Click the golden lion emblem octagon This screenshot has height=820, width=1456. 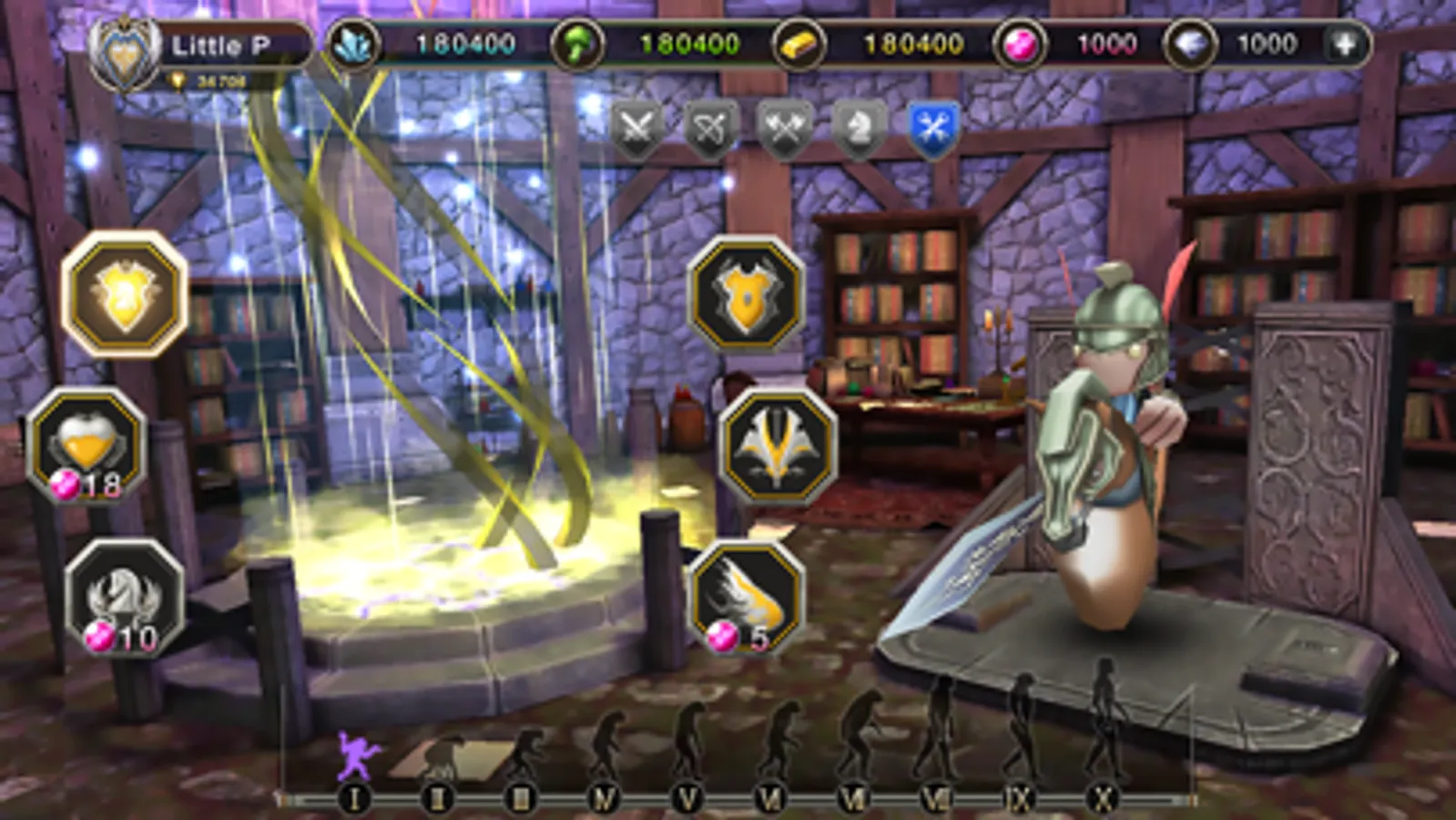119,292
